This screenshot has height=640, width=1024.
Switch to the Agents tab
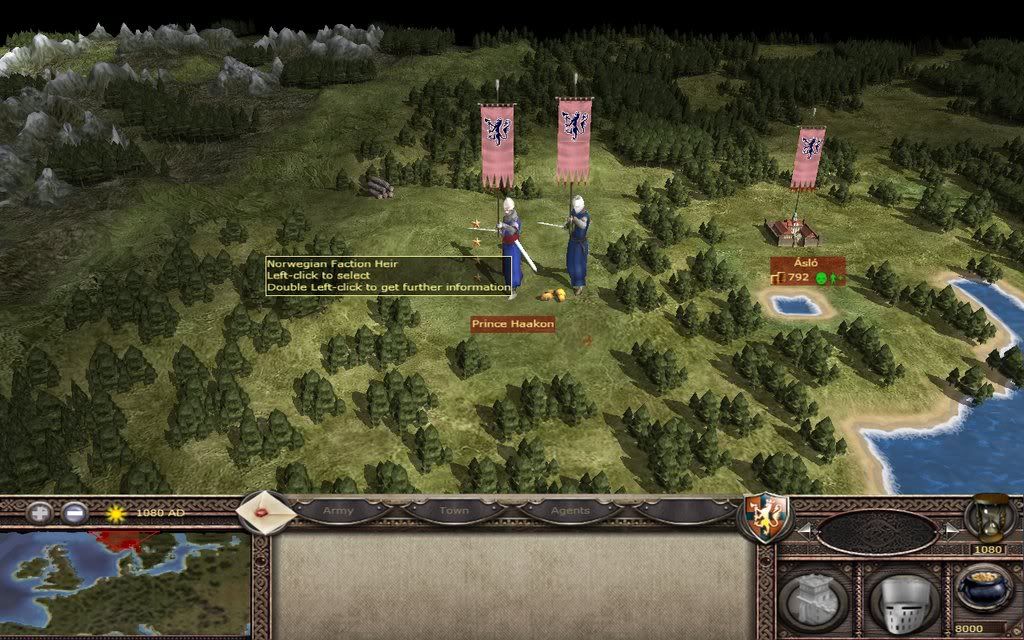click(x=570, y=511)
